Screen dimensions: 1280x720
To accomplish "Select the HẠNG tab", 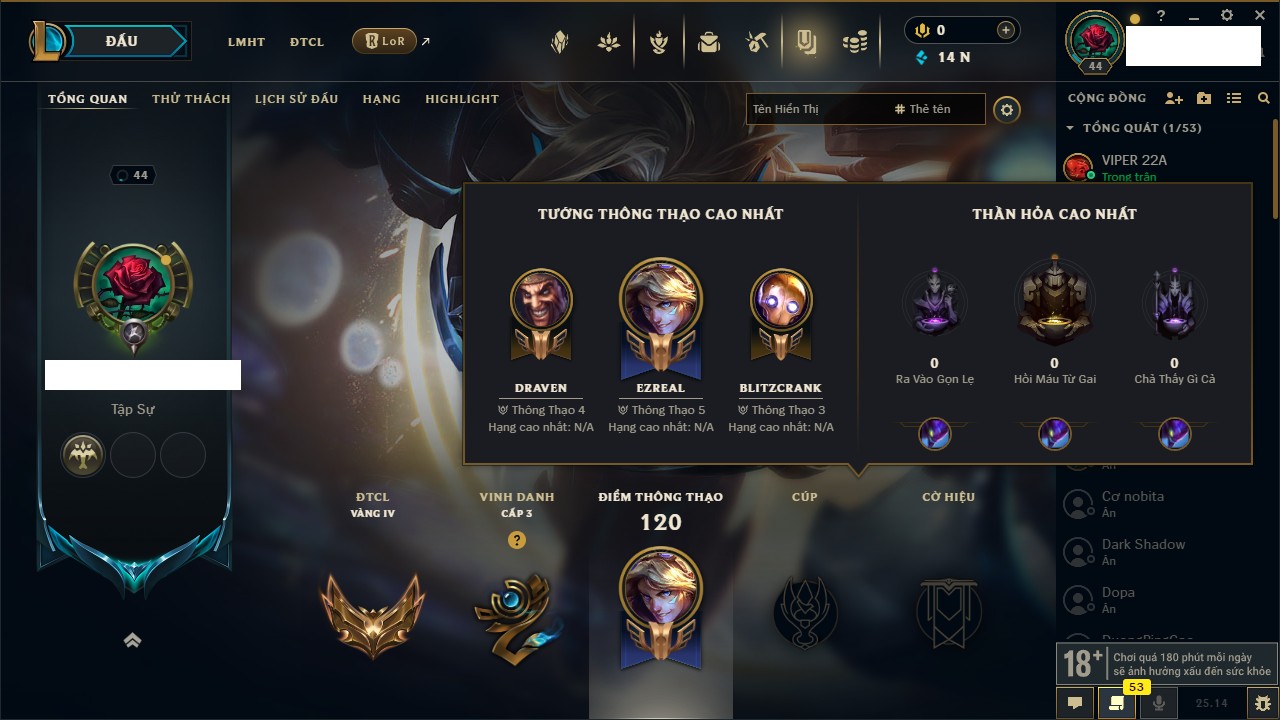I will click(x=381, y=99).
